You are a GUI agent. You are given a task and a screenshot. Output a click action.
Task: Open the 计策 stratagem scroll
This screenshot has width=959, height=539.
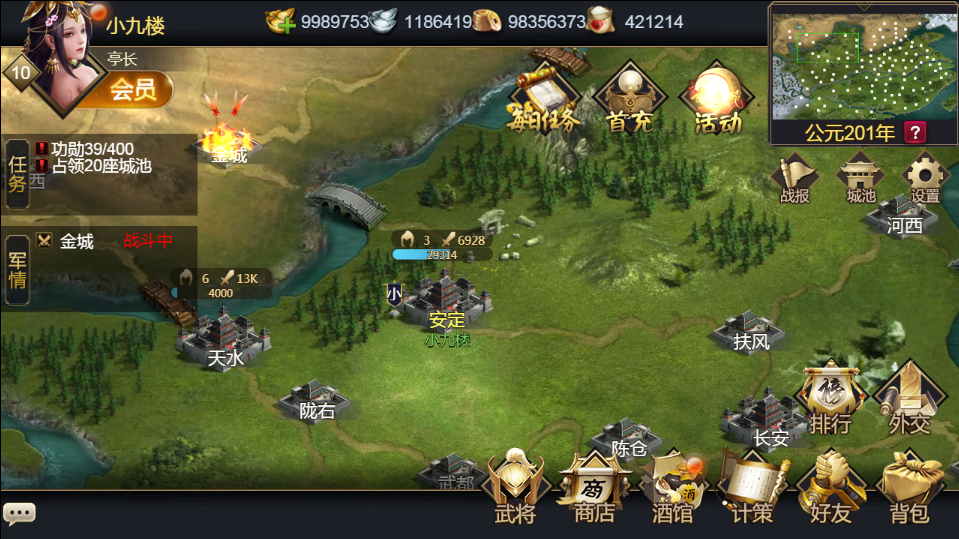click(x=751, y=488)
